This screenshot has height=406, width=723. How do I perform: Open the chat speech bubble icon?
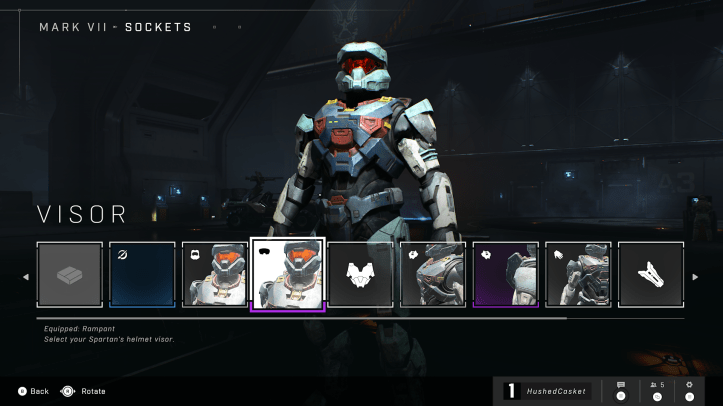(x=621, y=389)
